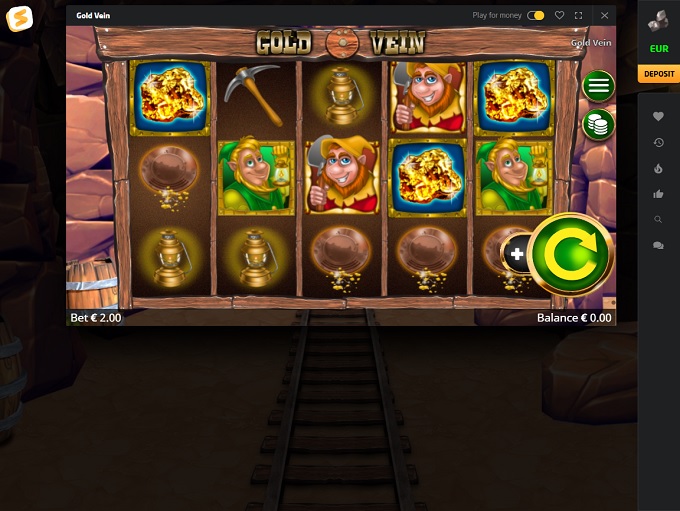The width and height of the screenshot is (680, 511).
Task: Click the orange S site logo
Action: (18, 19)
